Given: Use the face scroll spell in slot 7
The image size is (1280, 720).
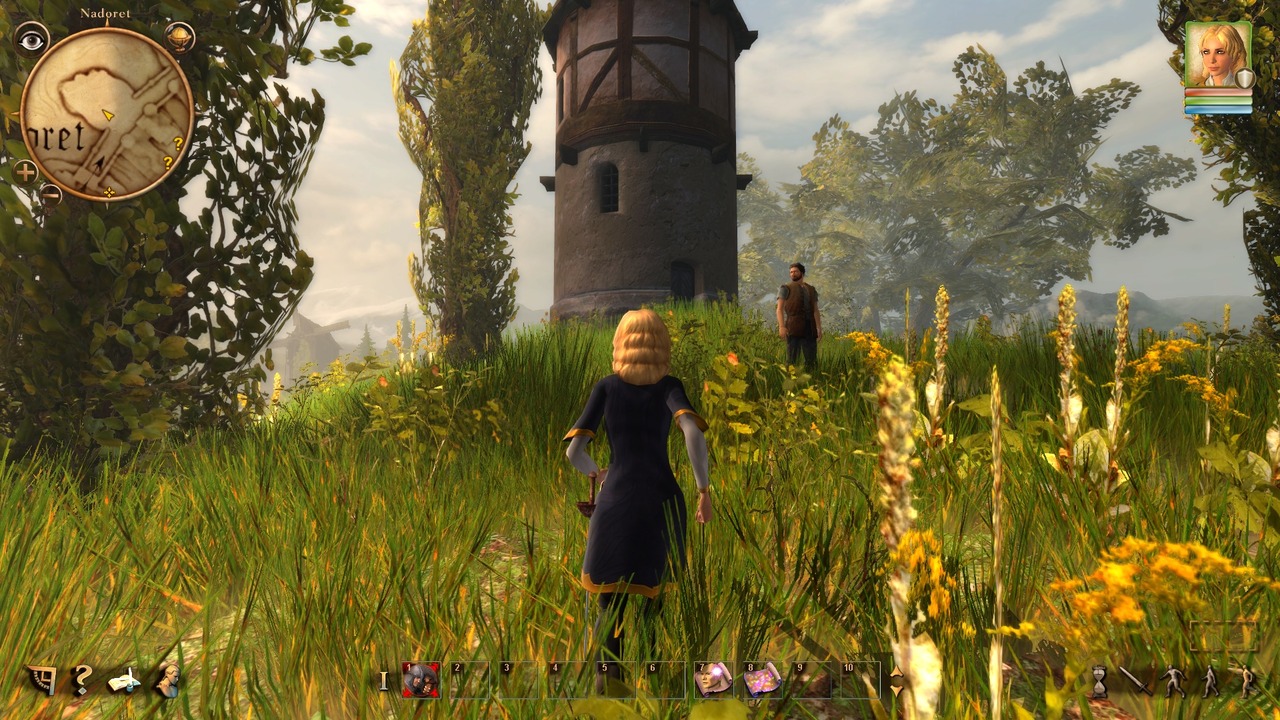Looking at the screenshot, I should pos(713,680).
